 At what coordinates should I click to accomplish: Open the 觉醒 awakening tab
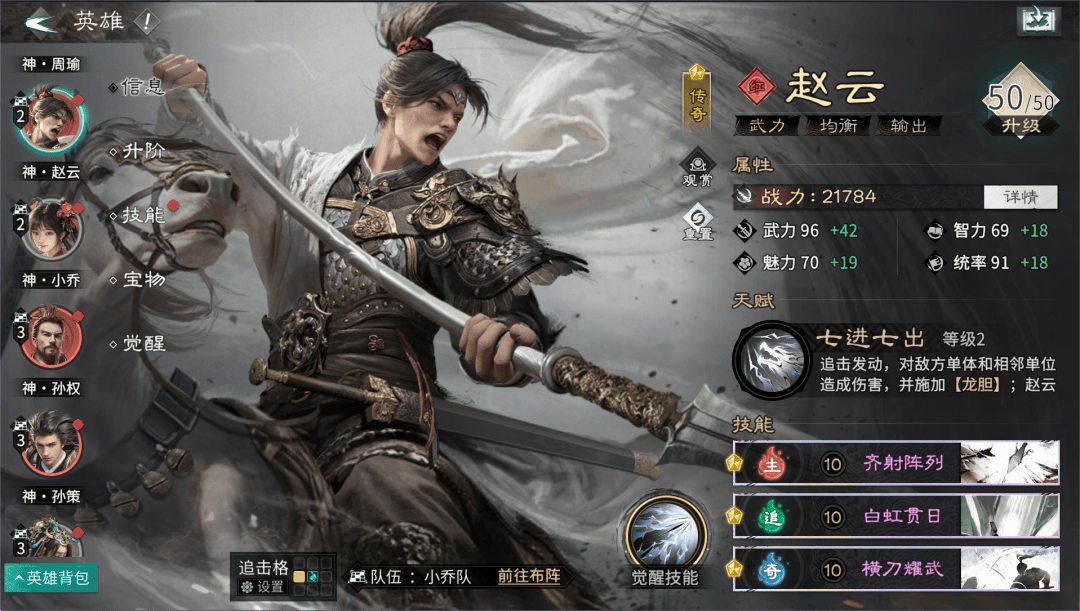tap(142, 343)
